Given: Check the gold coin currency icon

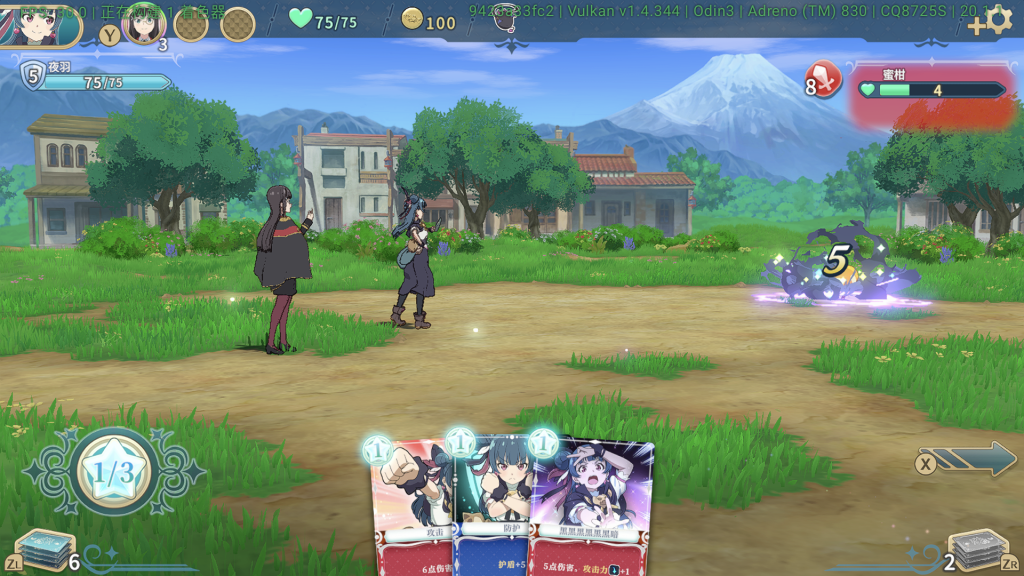Looking at the screenshot, I should pos(412,19).
